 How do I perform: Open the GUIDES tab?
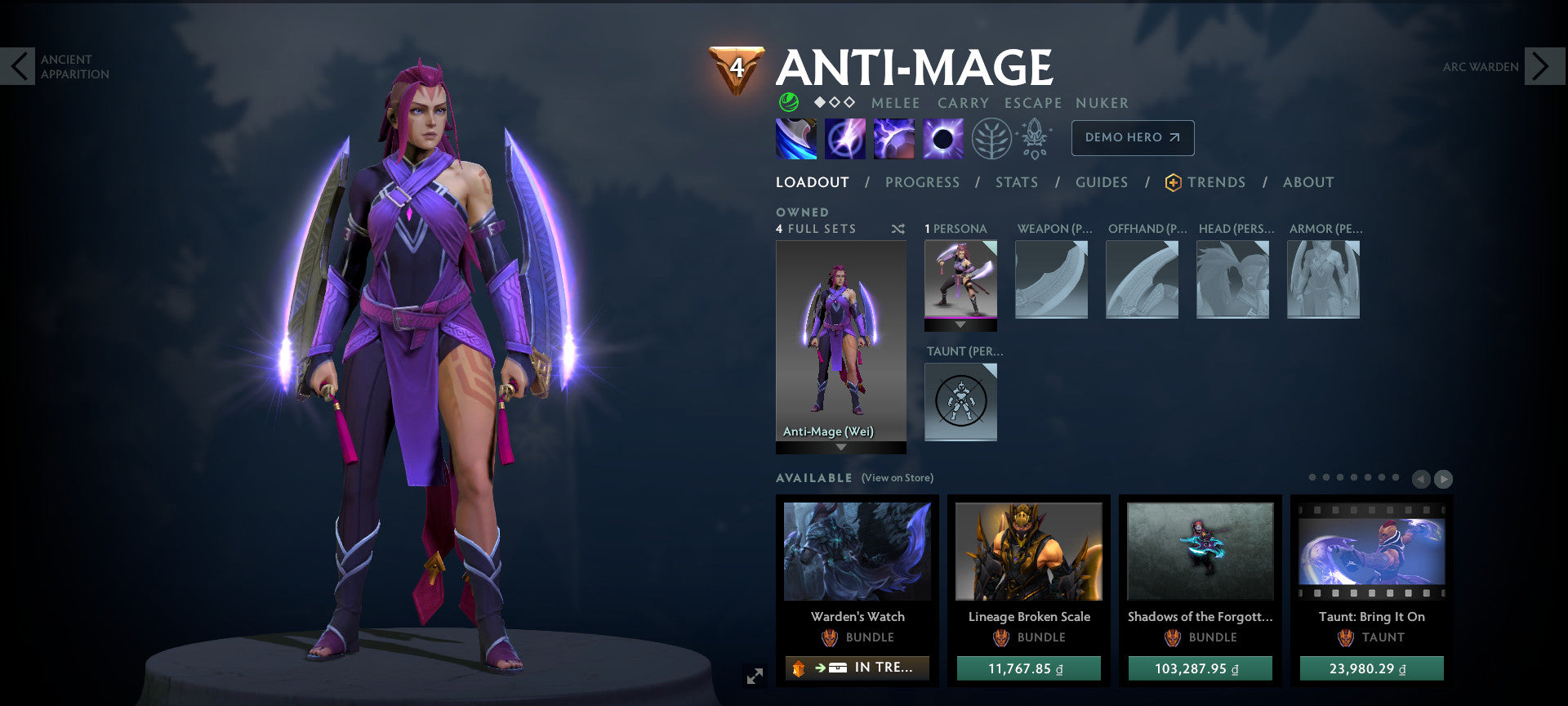click(1102, 182)
